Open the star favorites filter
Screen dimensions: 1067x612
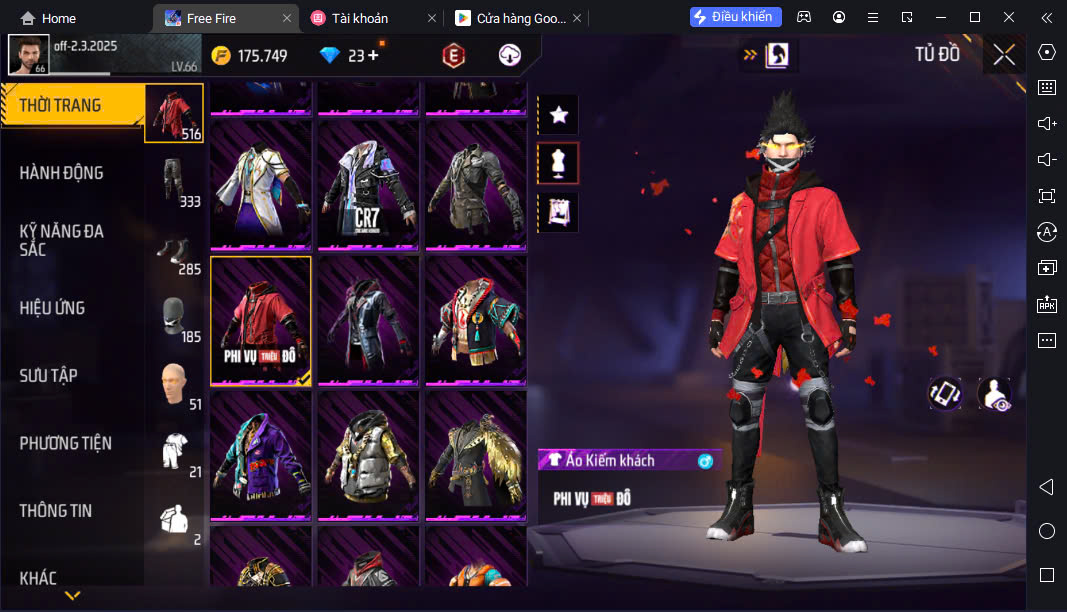(x=558, y=115)
